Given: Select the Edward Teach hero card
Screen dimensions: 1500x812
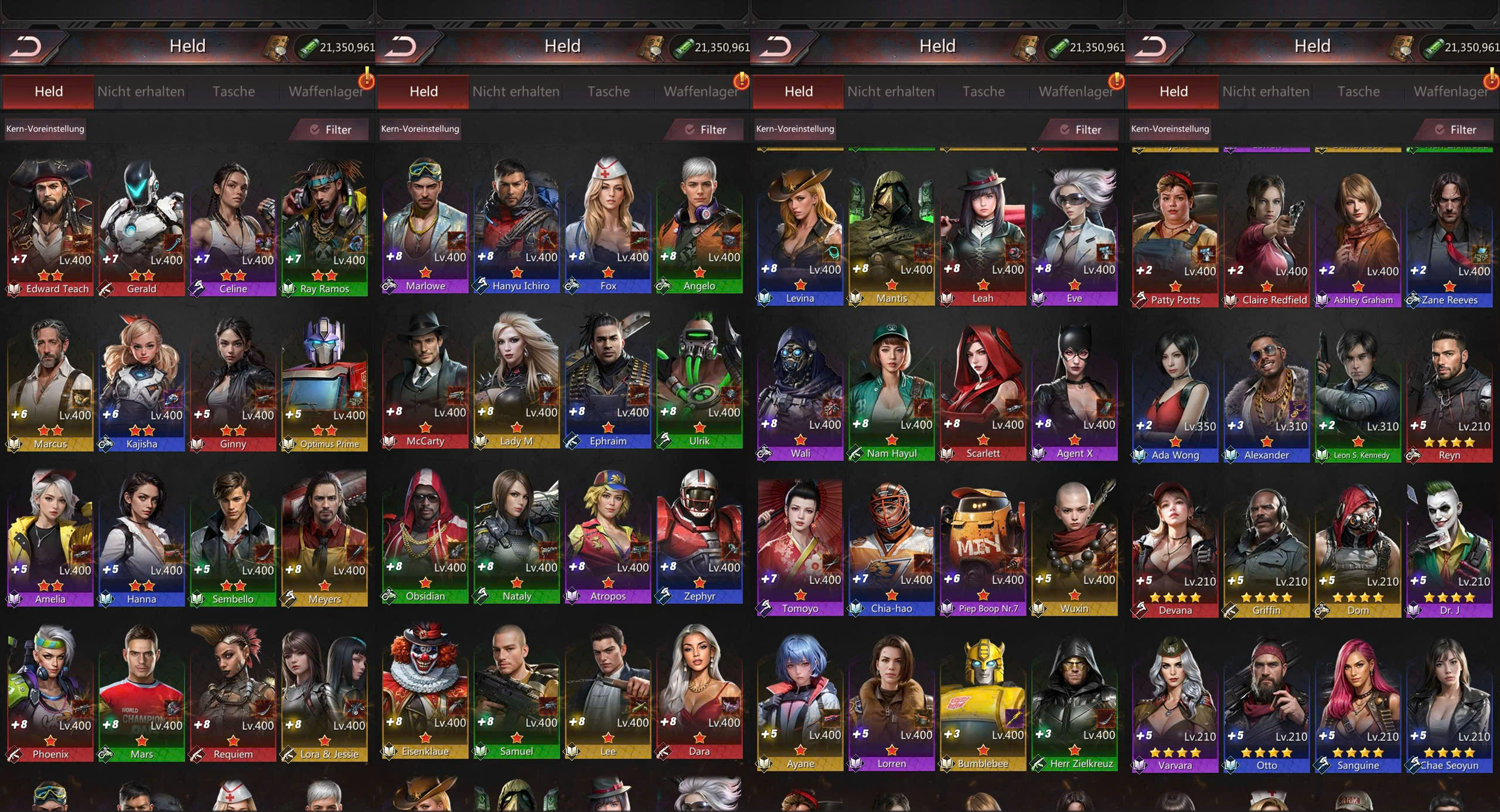Looking at the screenshot, I should click(50, 228).
